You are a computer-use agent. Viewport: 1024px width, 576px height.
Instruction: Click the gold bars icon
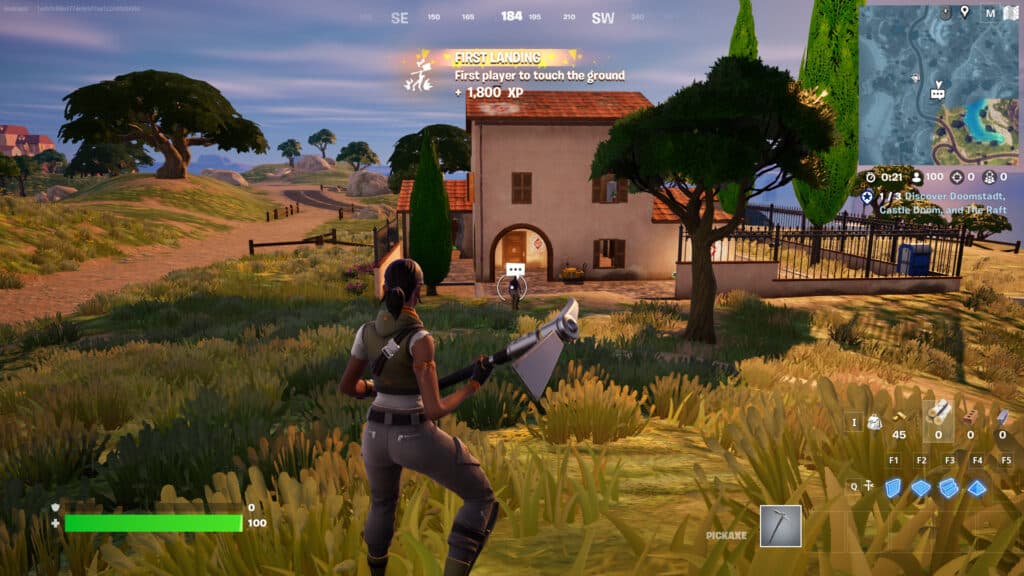[x=899, y=416]
